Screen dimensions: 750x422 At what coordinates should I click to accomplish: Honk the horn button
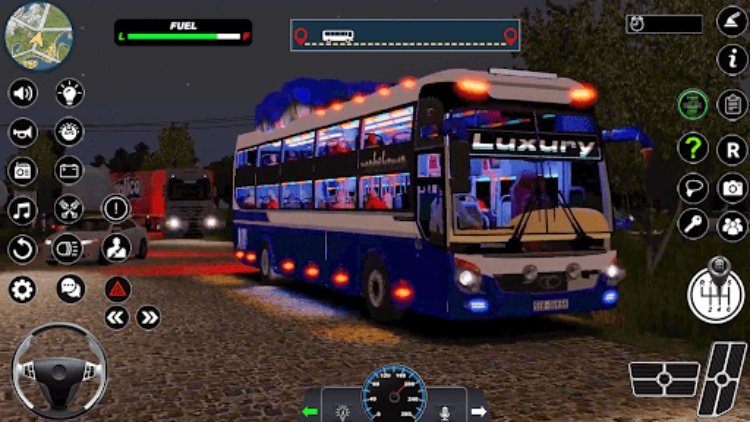(x=22, y=131)
